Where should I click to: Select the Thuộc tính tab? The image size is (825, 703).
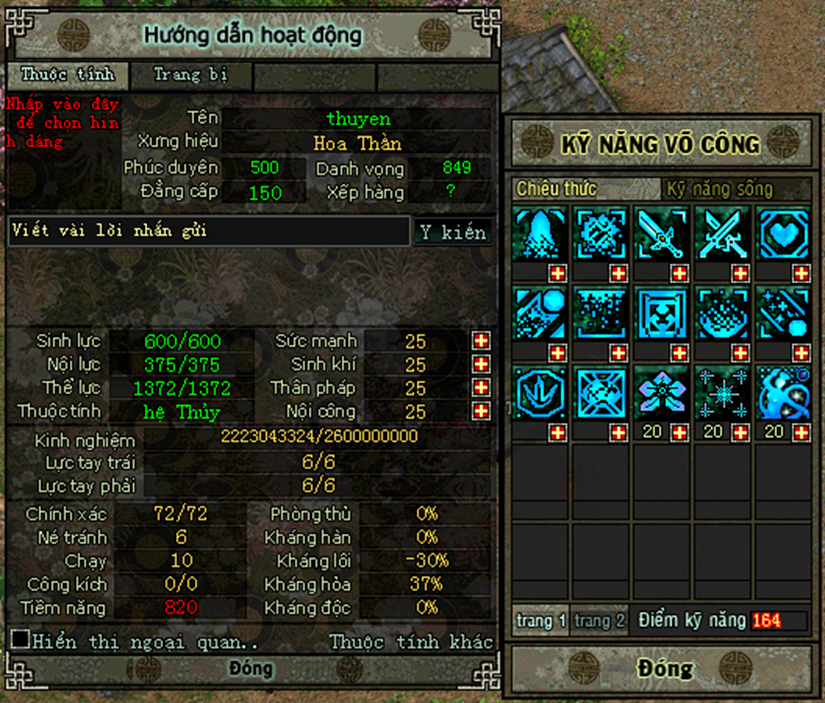pos(68,75)
